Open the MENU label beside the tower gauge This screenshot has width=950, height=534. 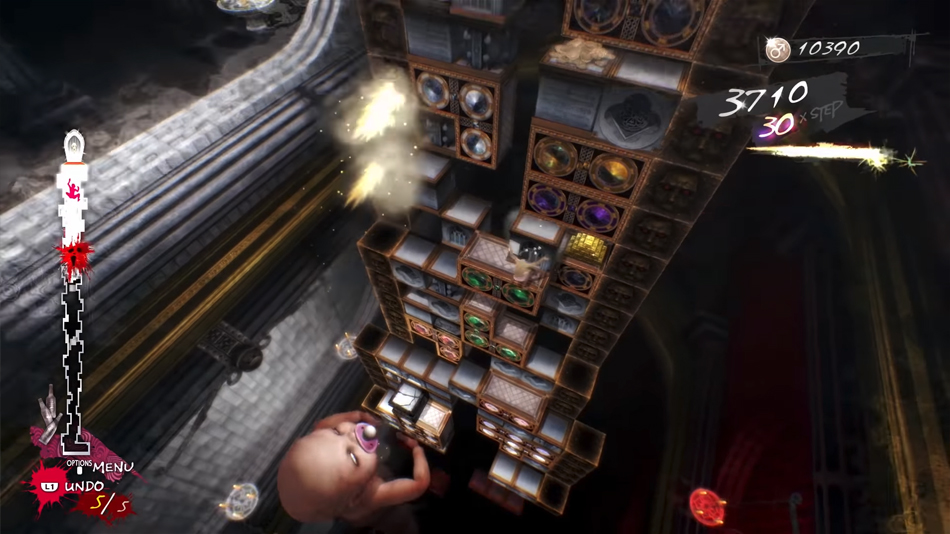[112, 467]
